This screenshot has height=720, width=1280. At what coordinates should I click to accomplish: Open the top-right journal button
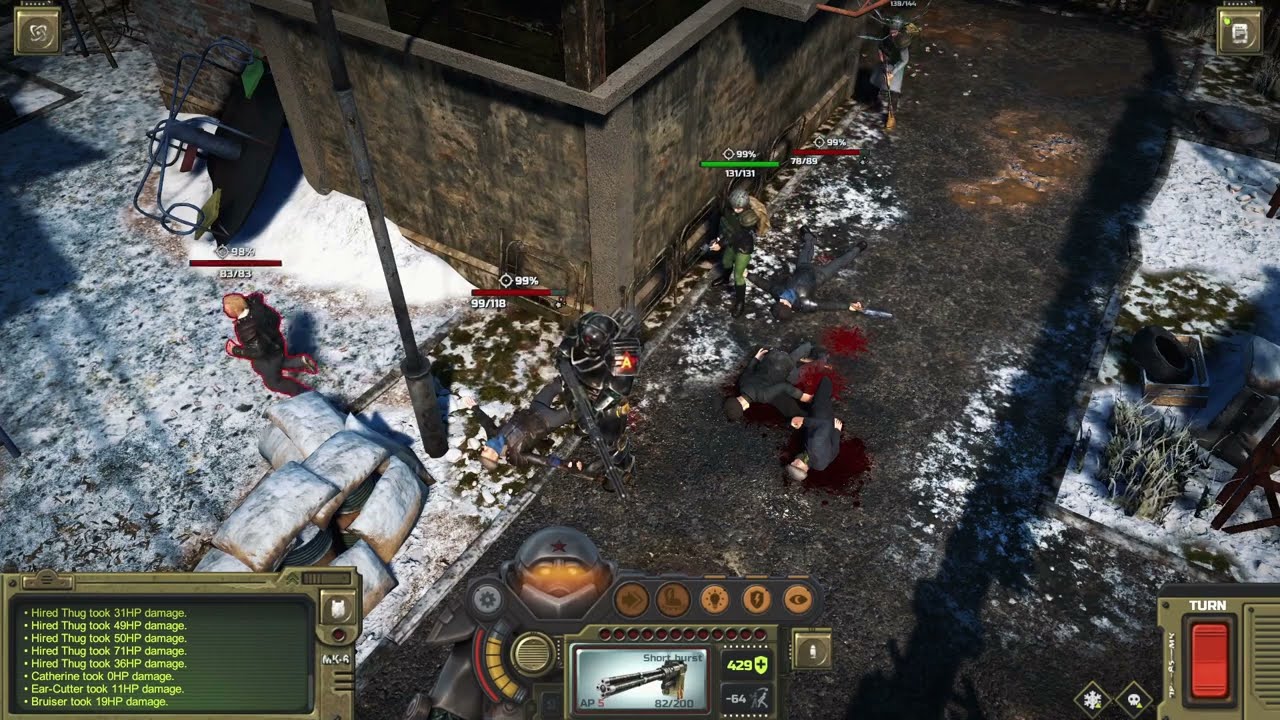1239,31
